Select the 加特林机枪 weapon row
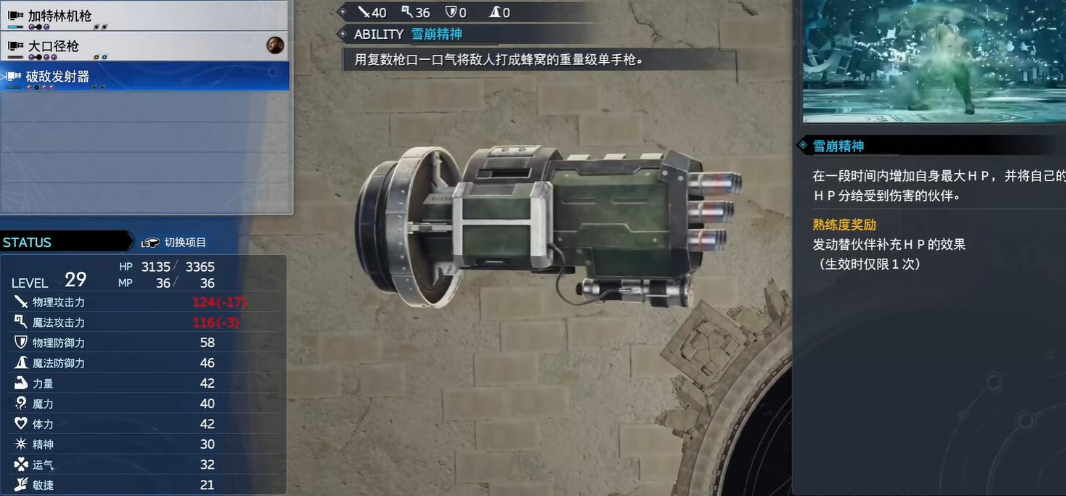Viewport: 1066px width, 496px height. [x=145, y=17]
